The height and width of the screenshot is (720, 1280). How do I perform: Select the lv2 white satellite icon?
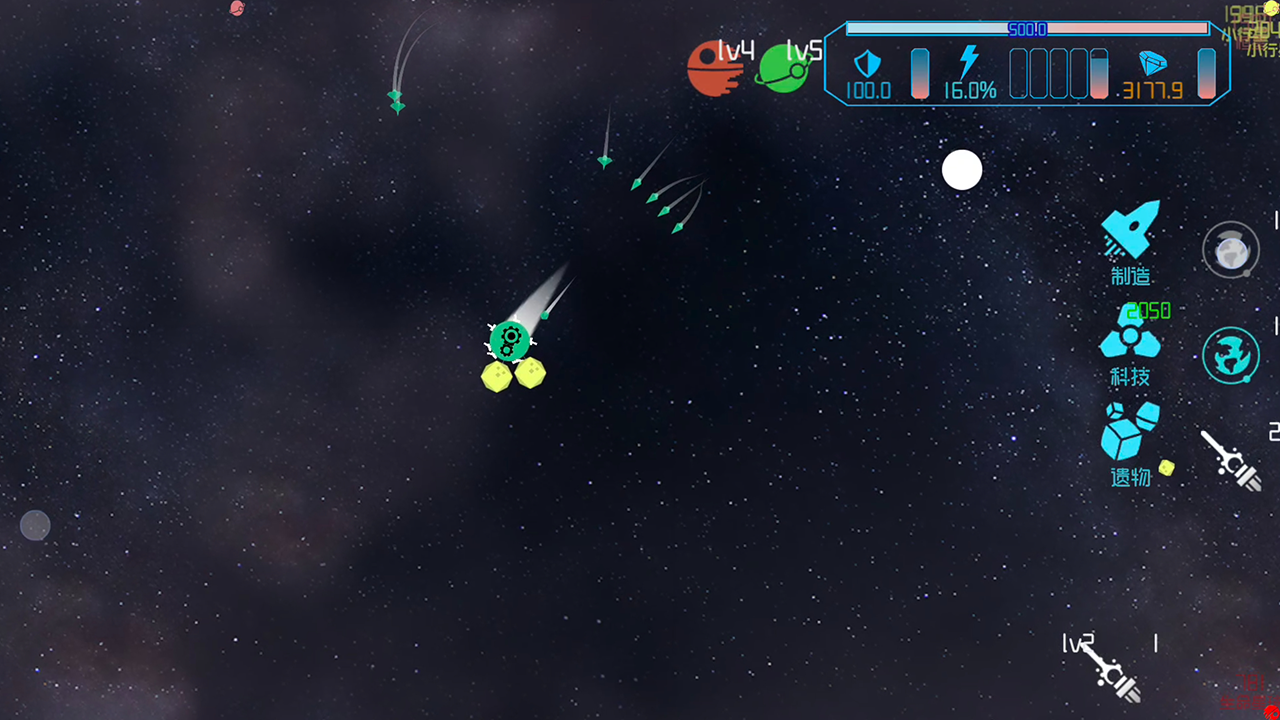click(1108, 669)
